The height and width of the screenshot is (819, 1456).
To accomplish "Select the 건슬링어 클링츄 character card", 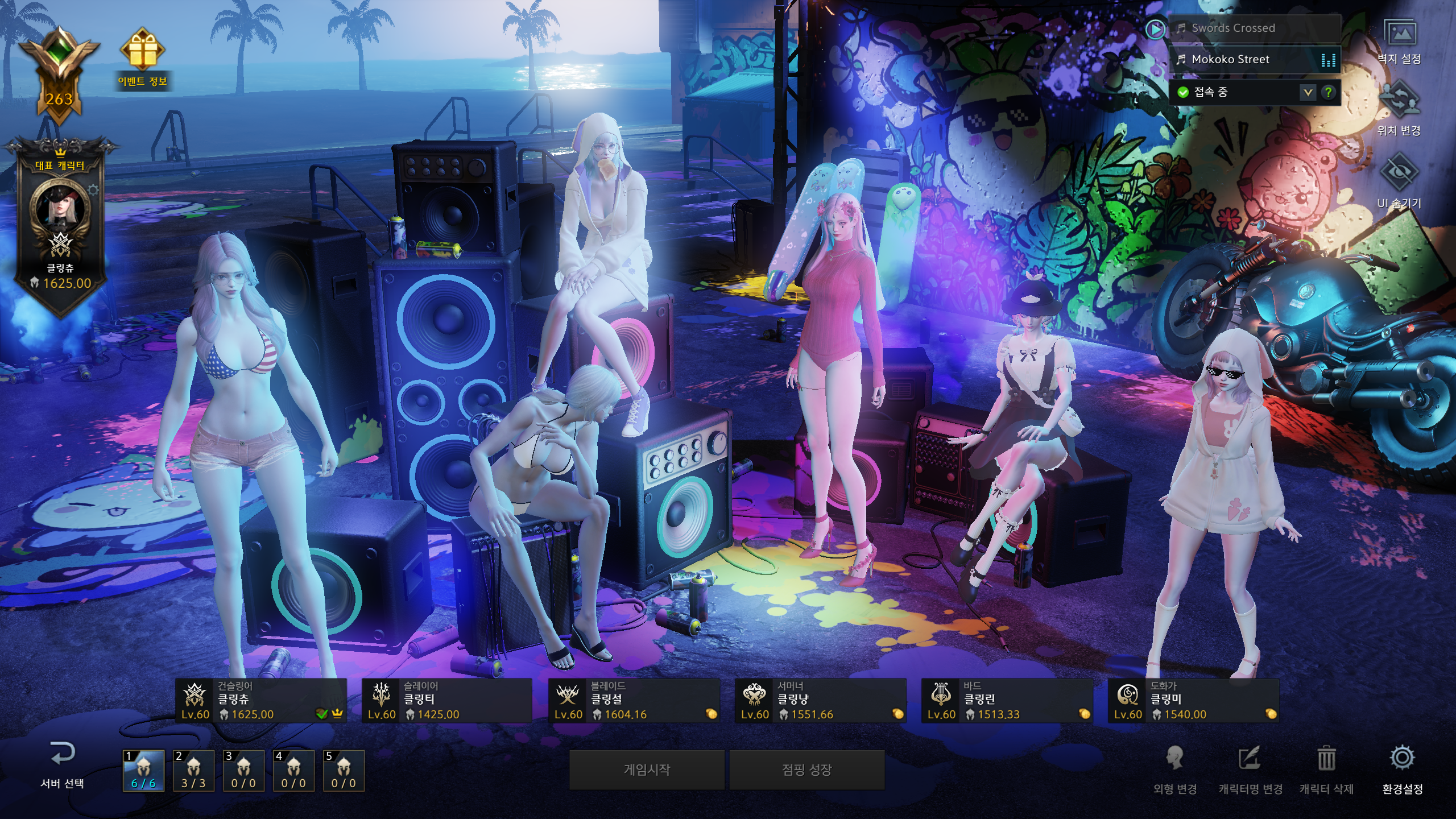I will point(261,701).
